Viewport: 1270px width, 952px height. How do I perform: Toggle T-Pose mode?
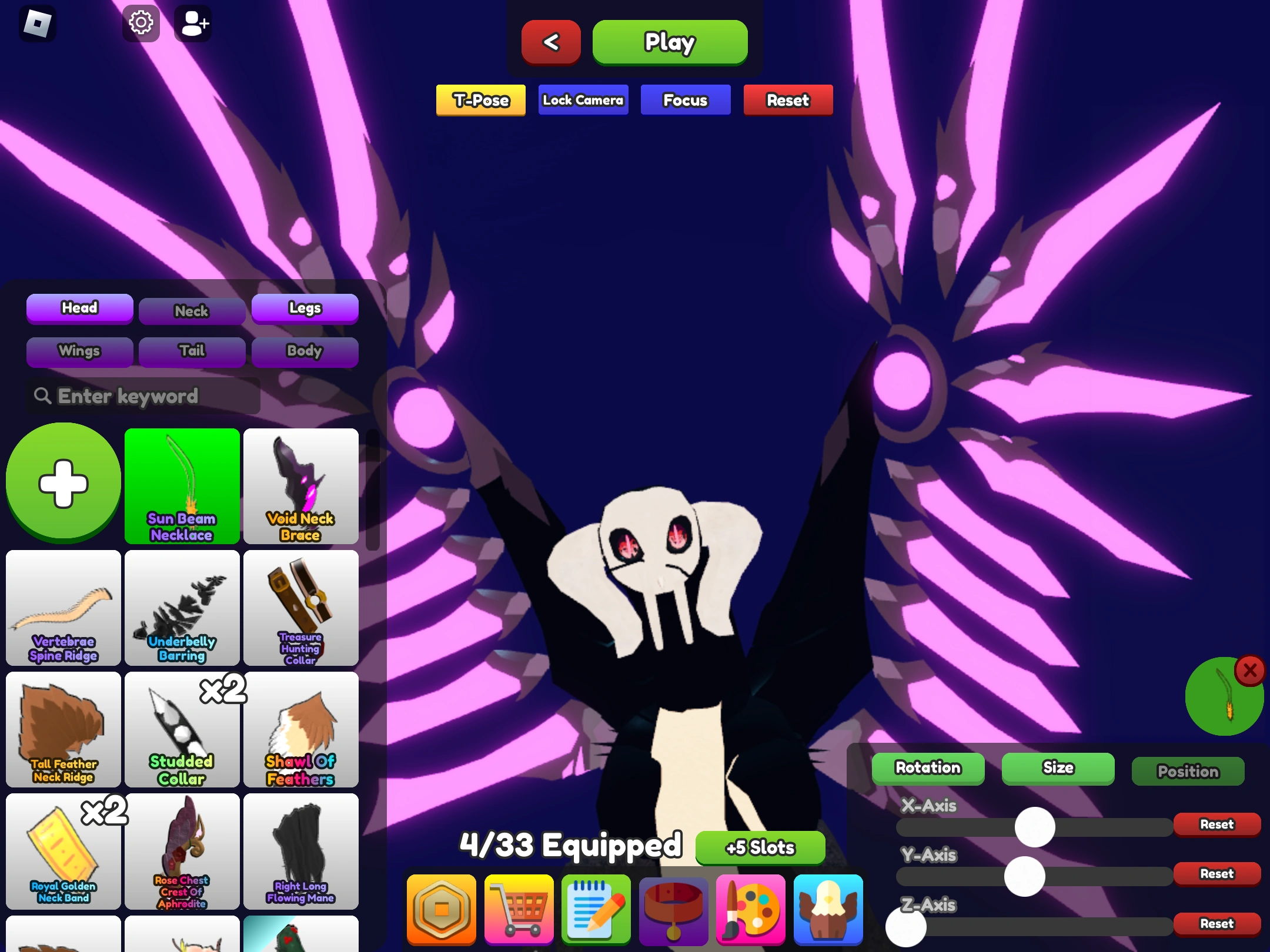pos(480,100)
